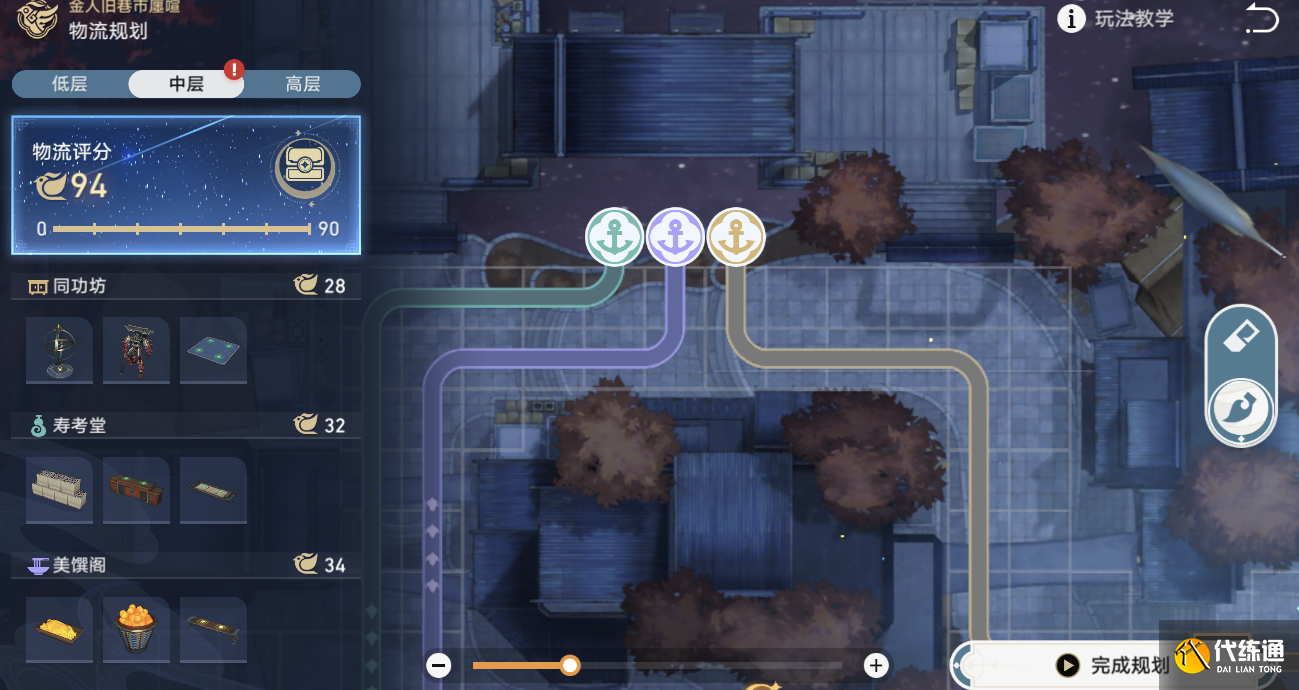
Task: Select the teal anchor route marker
Action: click(x=614, y=237)
